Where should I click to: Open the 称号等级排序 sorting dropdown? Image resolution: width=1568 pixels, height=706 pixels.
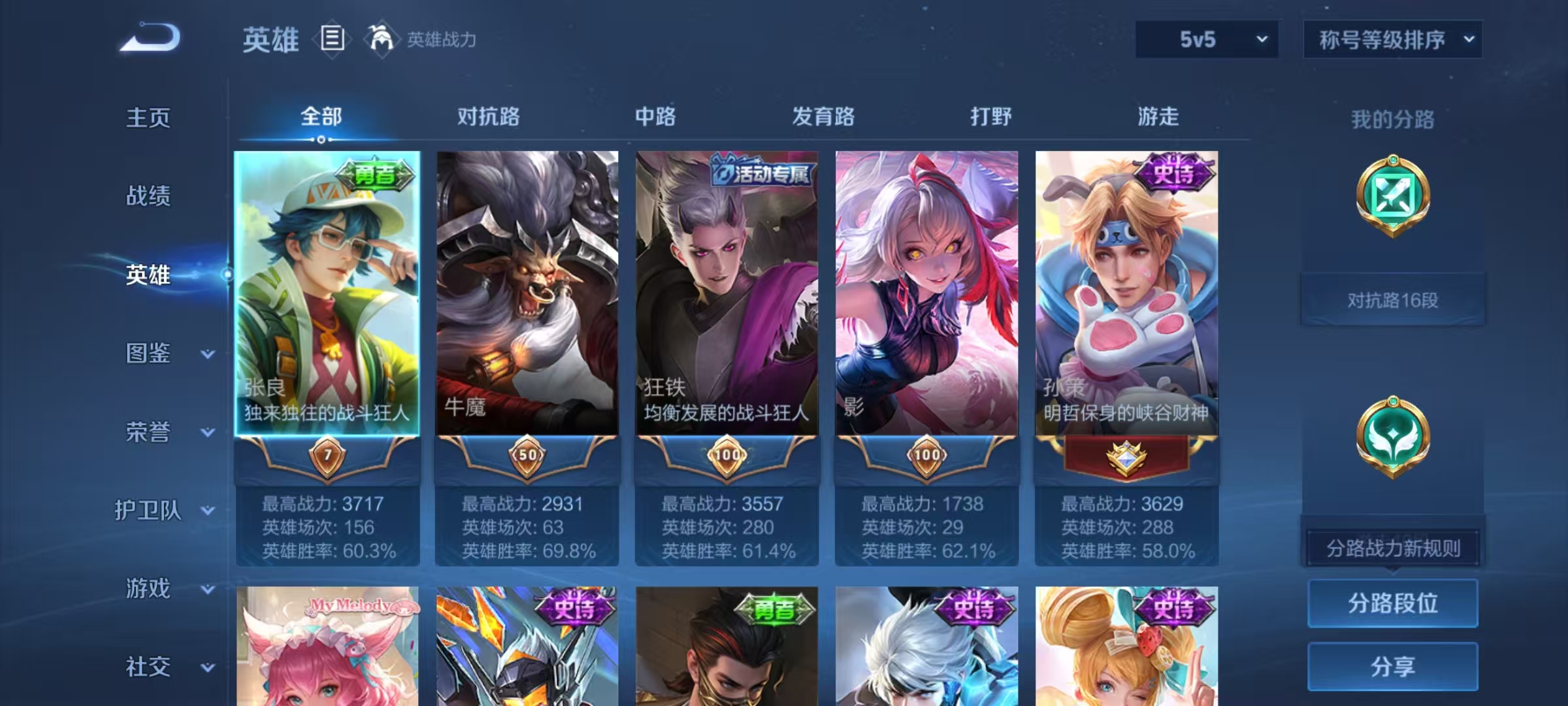pos(1394,39)
